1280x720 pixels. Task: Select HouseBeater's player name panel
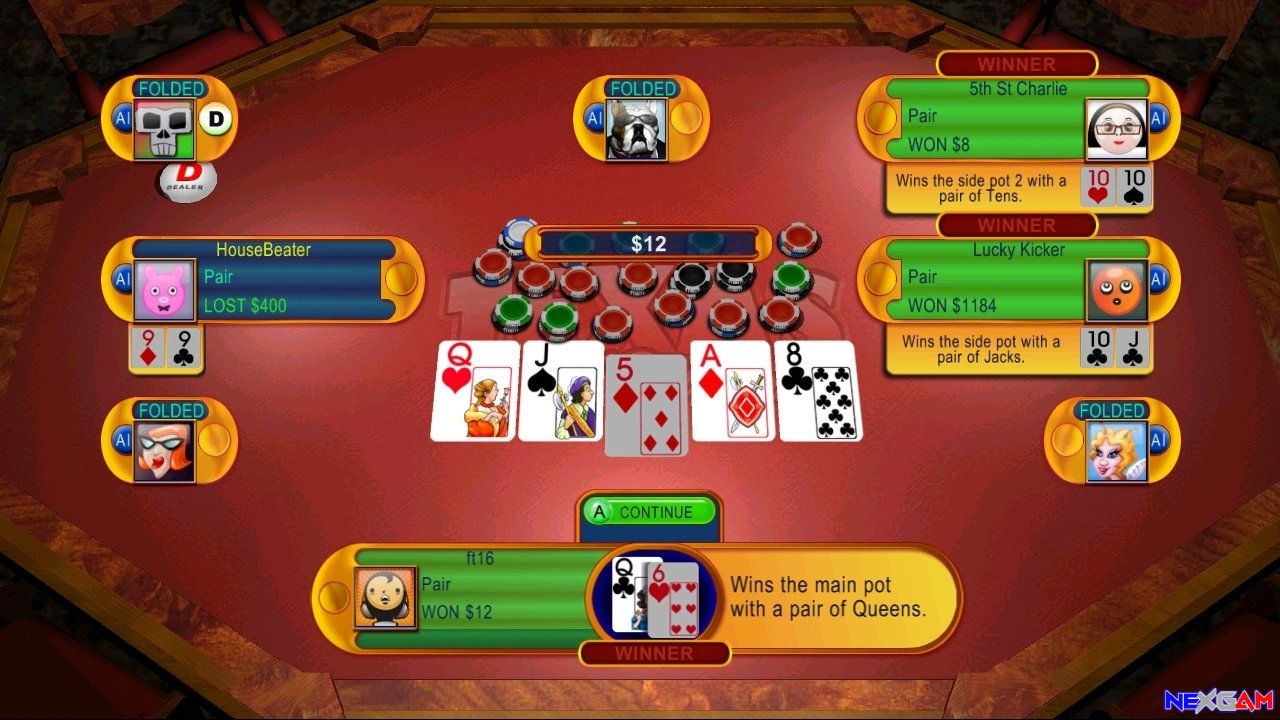tap(264, 250)
